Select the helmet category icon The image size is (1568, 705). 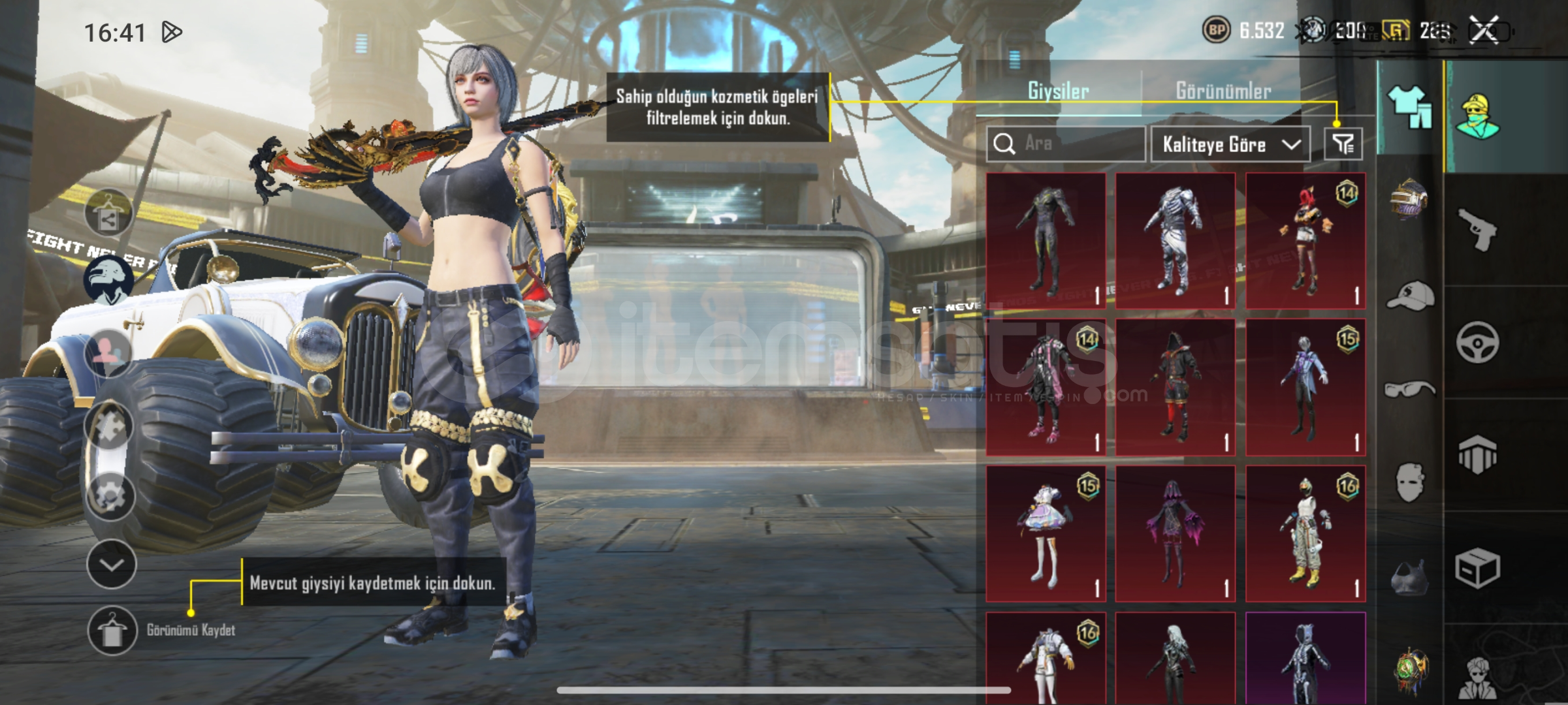[x=1409, y=198]
